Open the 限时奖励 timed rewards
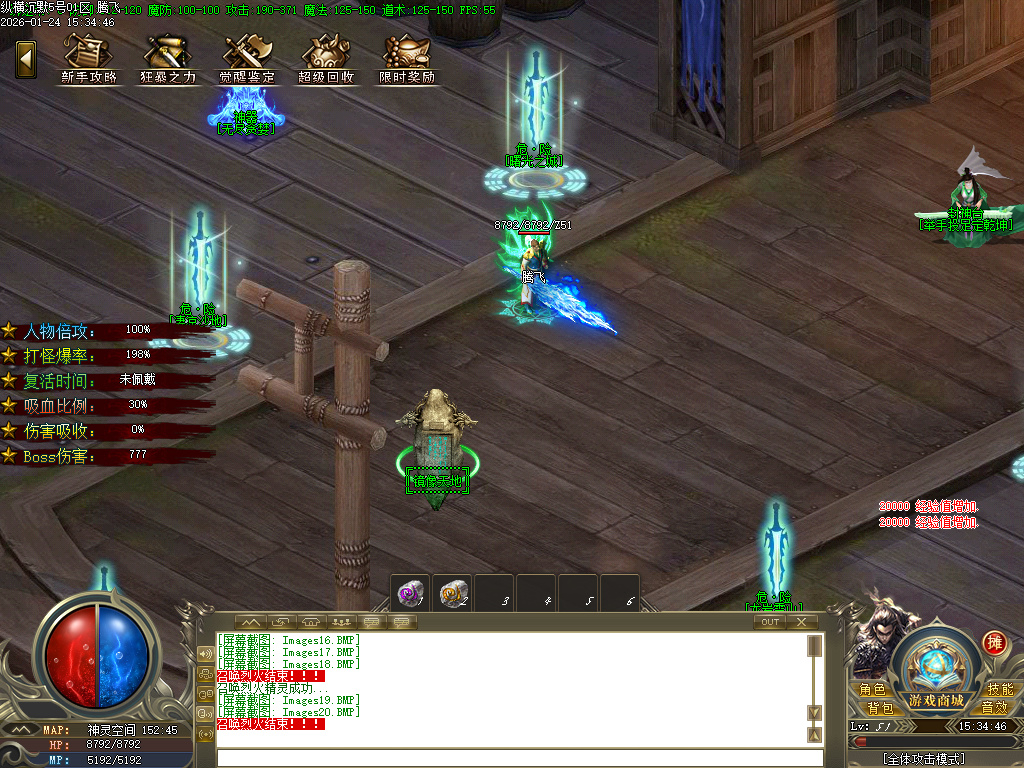This screenshot has height=768, width=1024. point(407,58)
